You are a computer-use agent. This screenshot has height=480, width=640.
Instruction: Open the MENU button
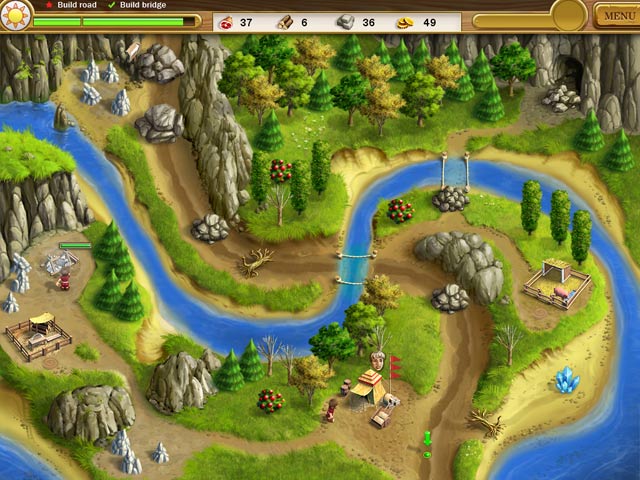(x=615, y=15)
